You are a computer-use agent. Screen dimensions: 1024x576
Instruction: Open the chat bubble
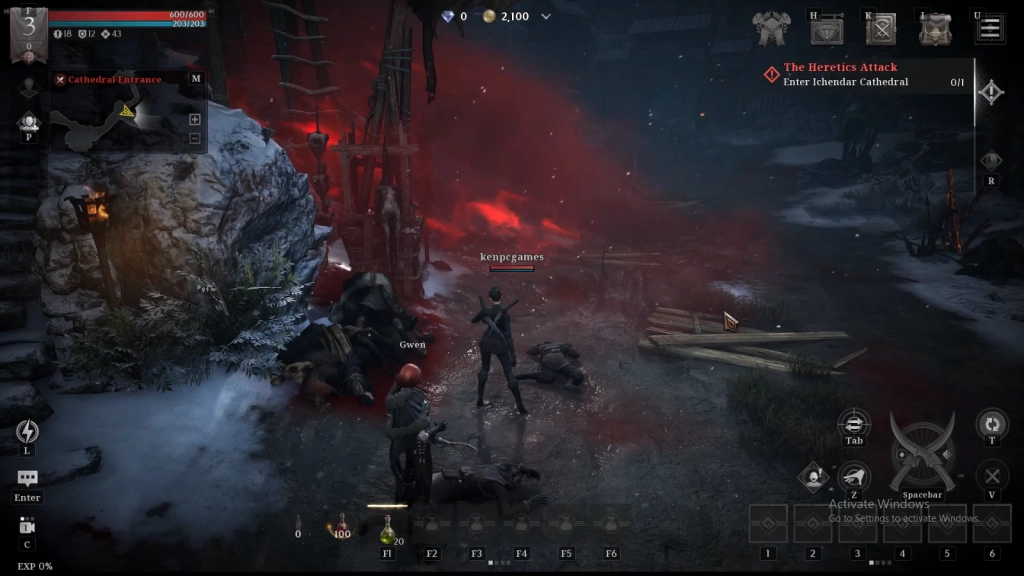[28, 479]
